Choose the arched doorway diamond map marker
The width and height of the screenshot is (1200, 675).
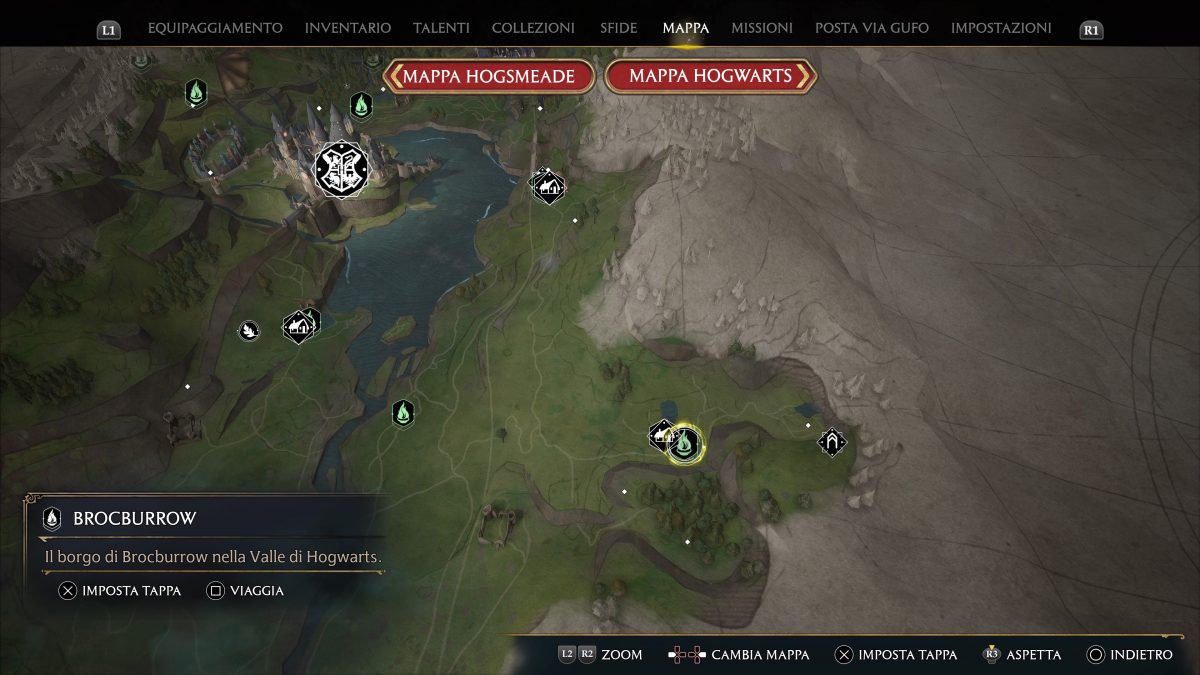coord(832,441)
